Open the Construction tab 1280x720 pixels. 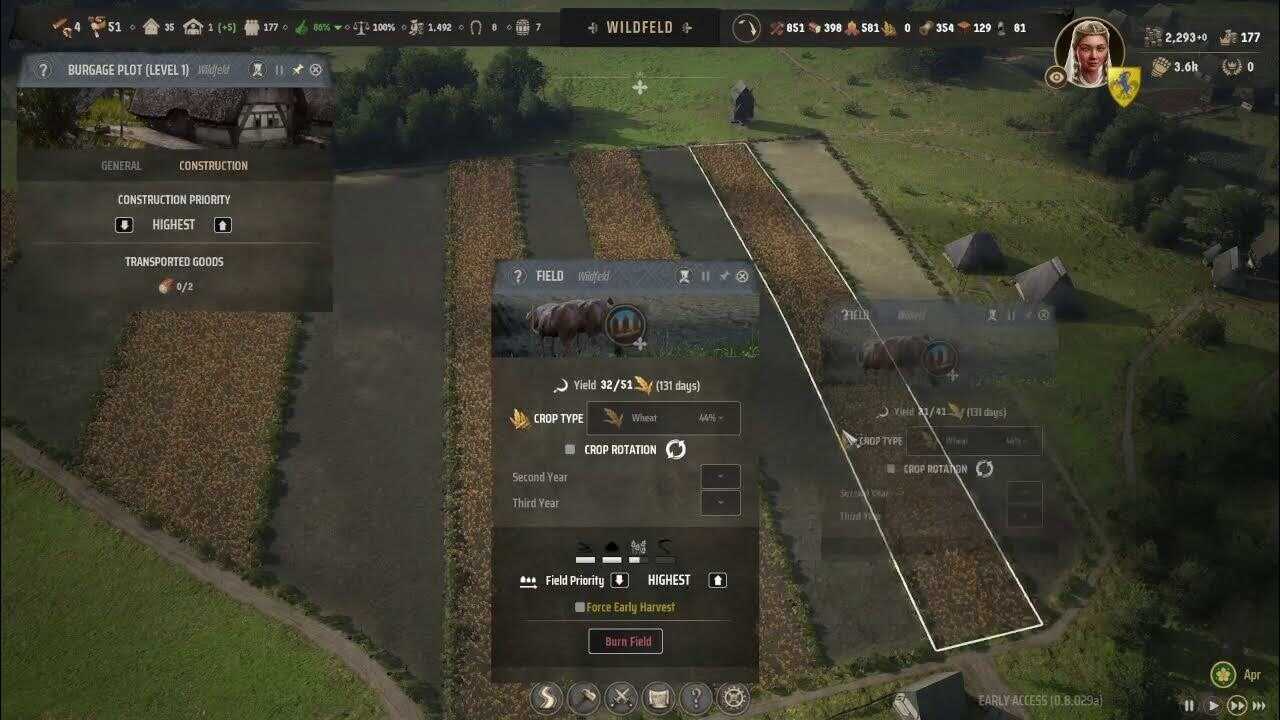(213, 166)
